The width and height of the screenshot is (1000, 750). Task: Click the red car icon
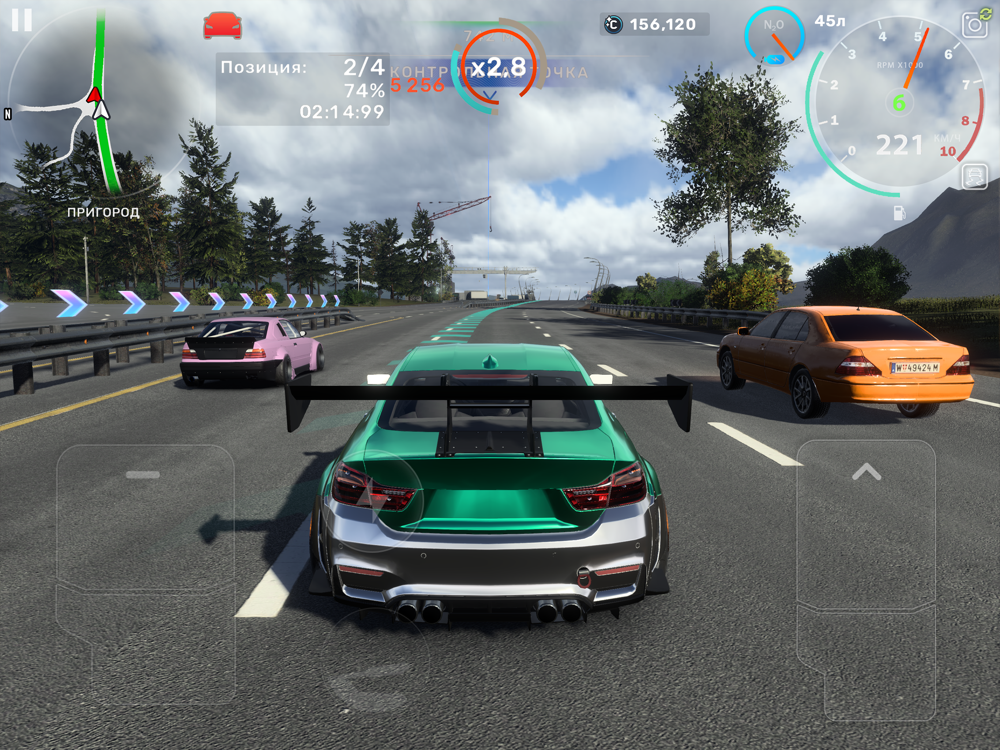pyautogui.click(x=222, y=25)
